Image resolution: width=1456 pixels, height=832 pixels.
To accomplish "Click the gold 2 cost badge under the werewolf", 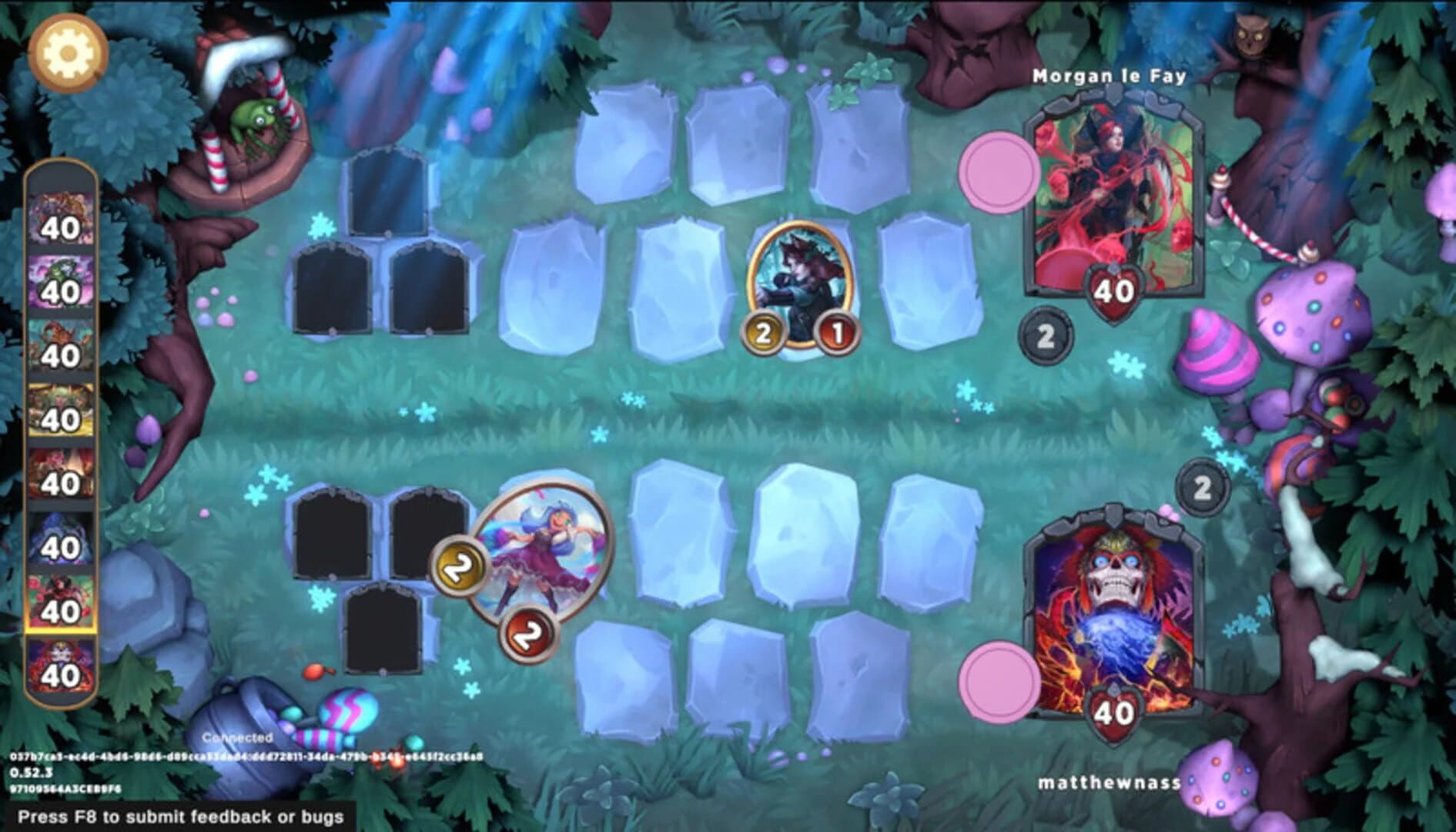I will coord(763,334).
